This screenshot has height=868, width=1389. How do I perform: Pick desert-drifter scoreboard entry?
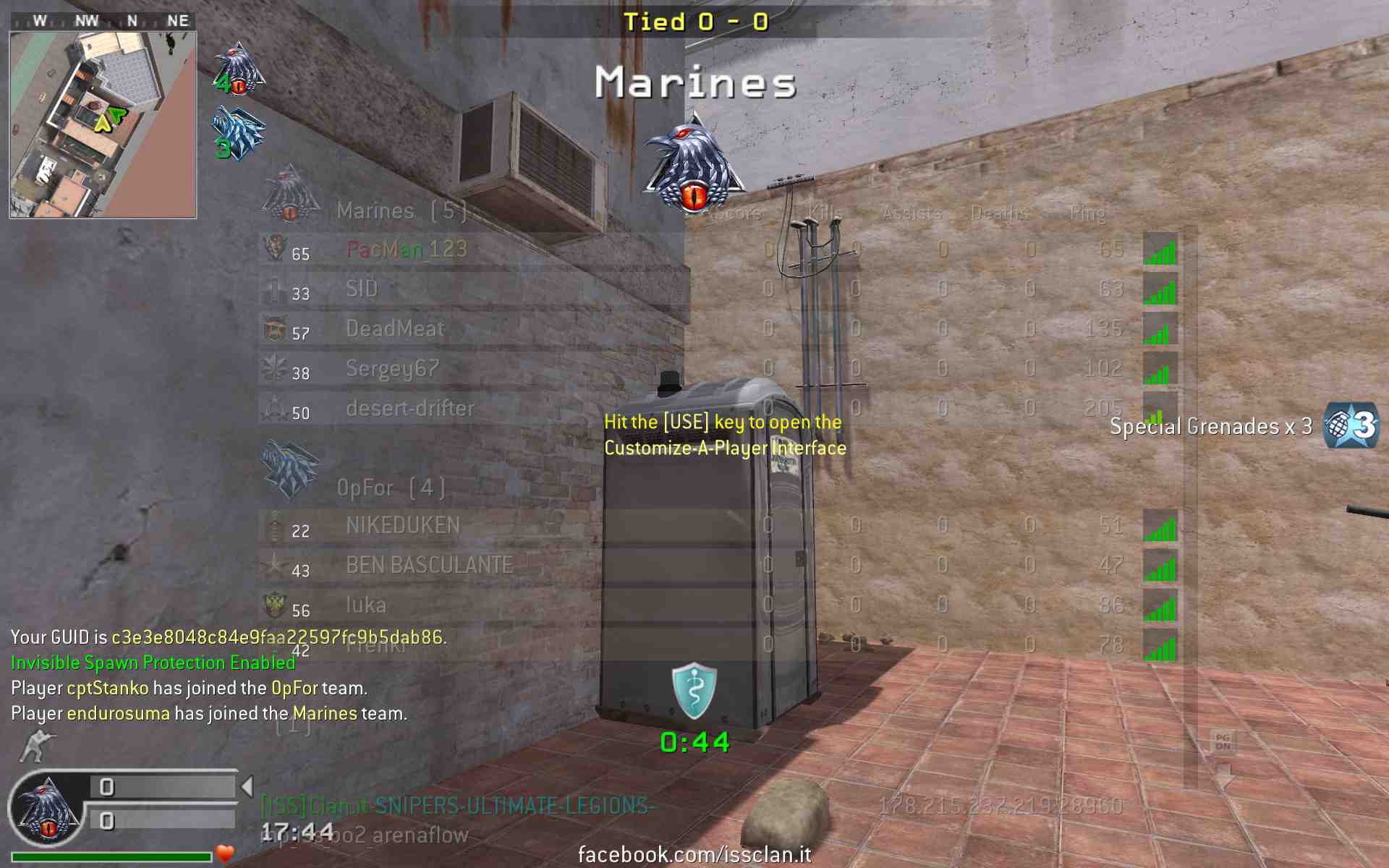coord(410,409)
